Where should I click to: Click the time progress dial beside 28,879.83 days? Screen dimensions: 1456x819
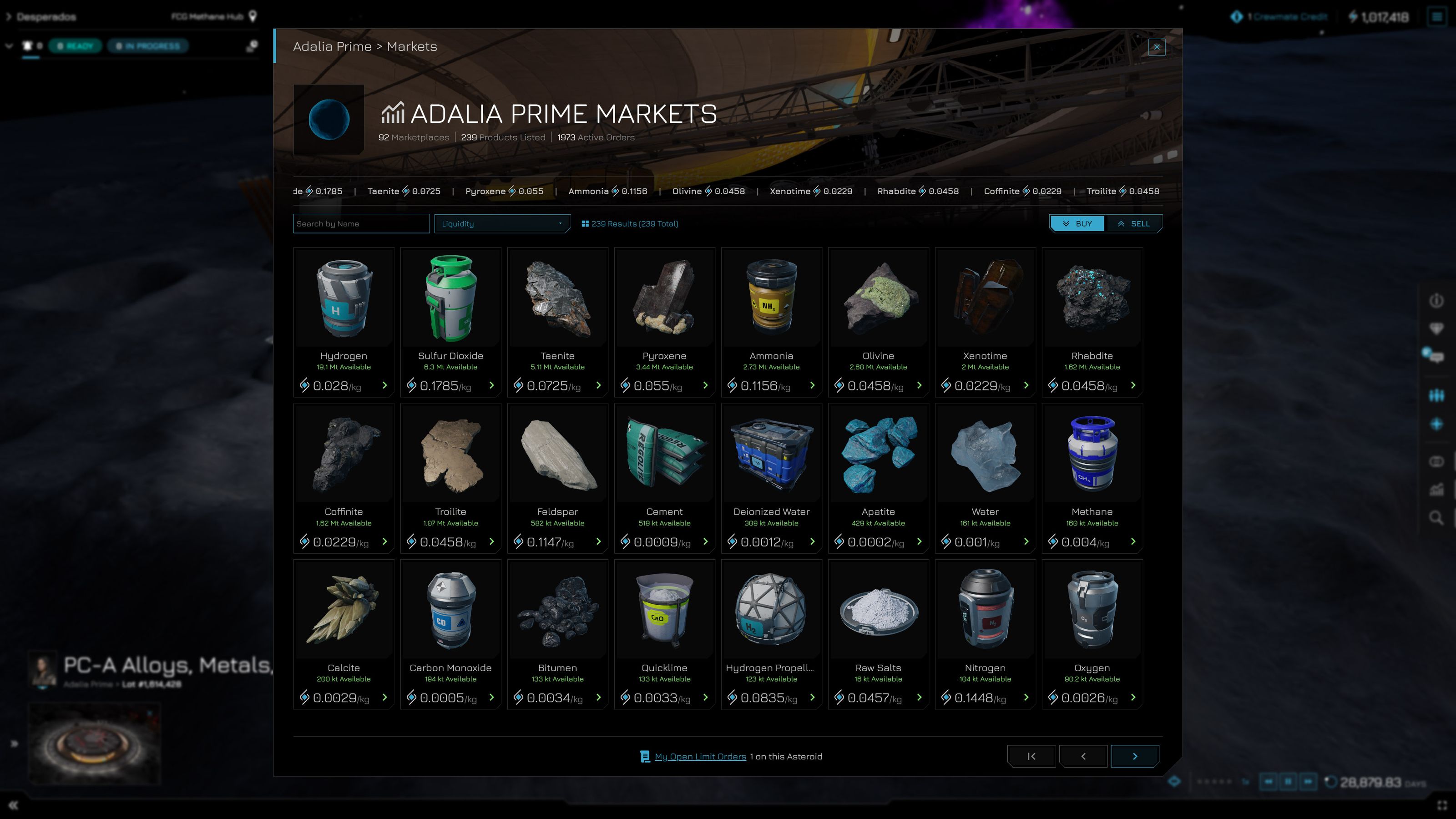point(1331,782)
